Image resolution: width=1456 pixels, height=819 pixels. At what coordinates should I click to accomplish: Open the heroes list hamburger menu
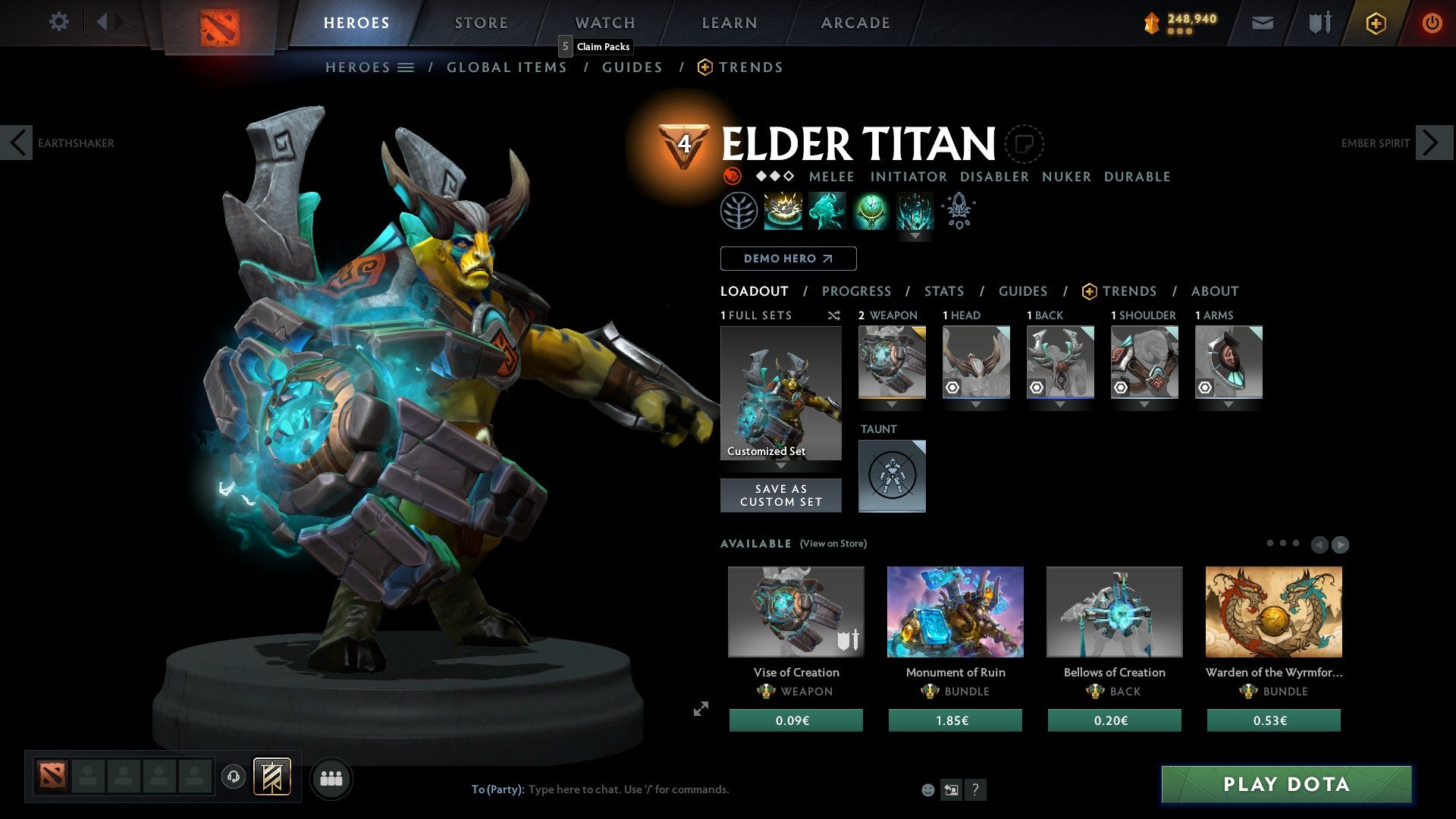pyautogui.click(x=406, y=67)
